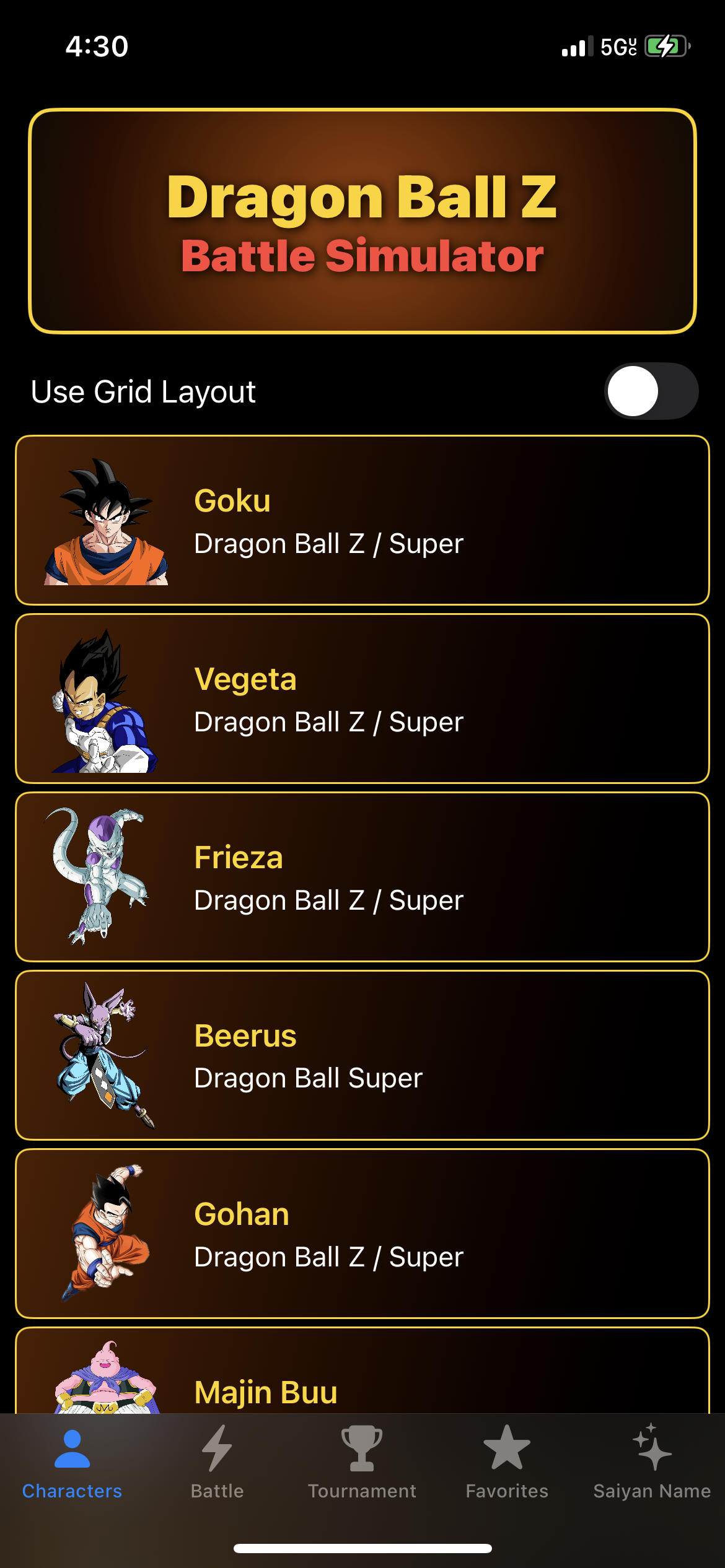This screenshot has height=1568, width=725.
Task: Pick Beerus from the list
Action: point(362,1055)
